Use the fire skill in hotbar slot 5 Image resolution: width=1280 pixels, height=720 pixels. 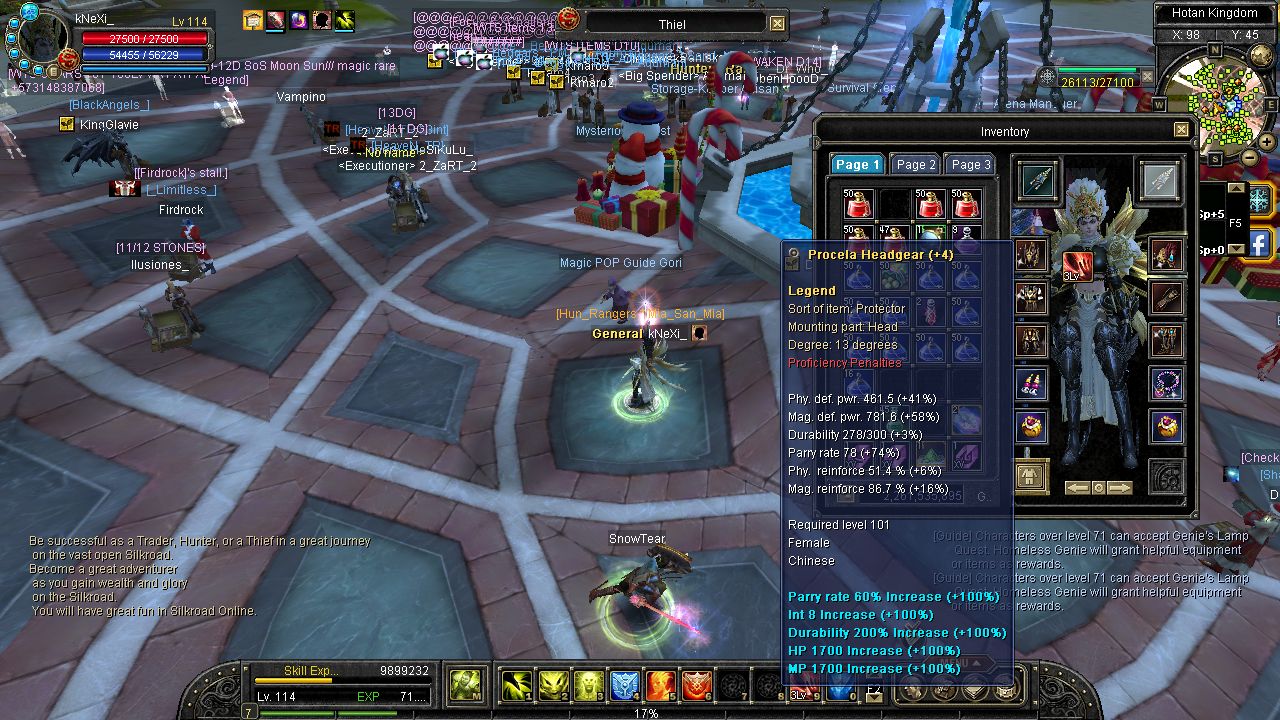point(661,685)
